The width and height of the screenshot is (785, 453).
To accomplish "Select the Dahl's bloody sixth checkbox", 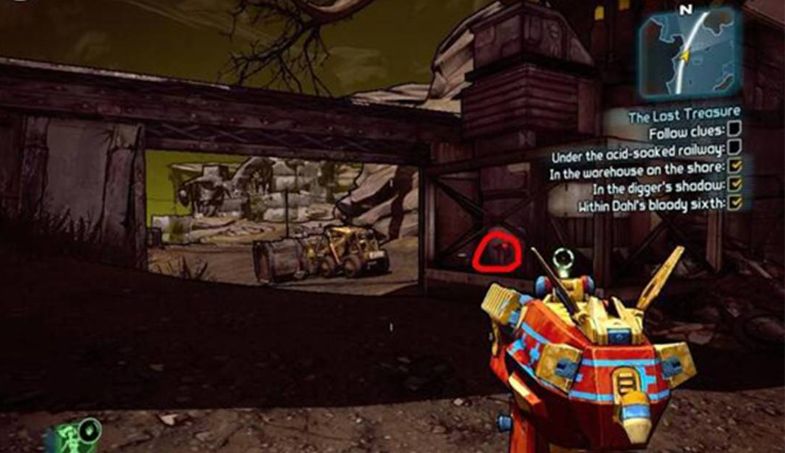I will click(735, 204).
